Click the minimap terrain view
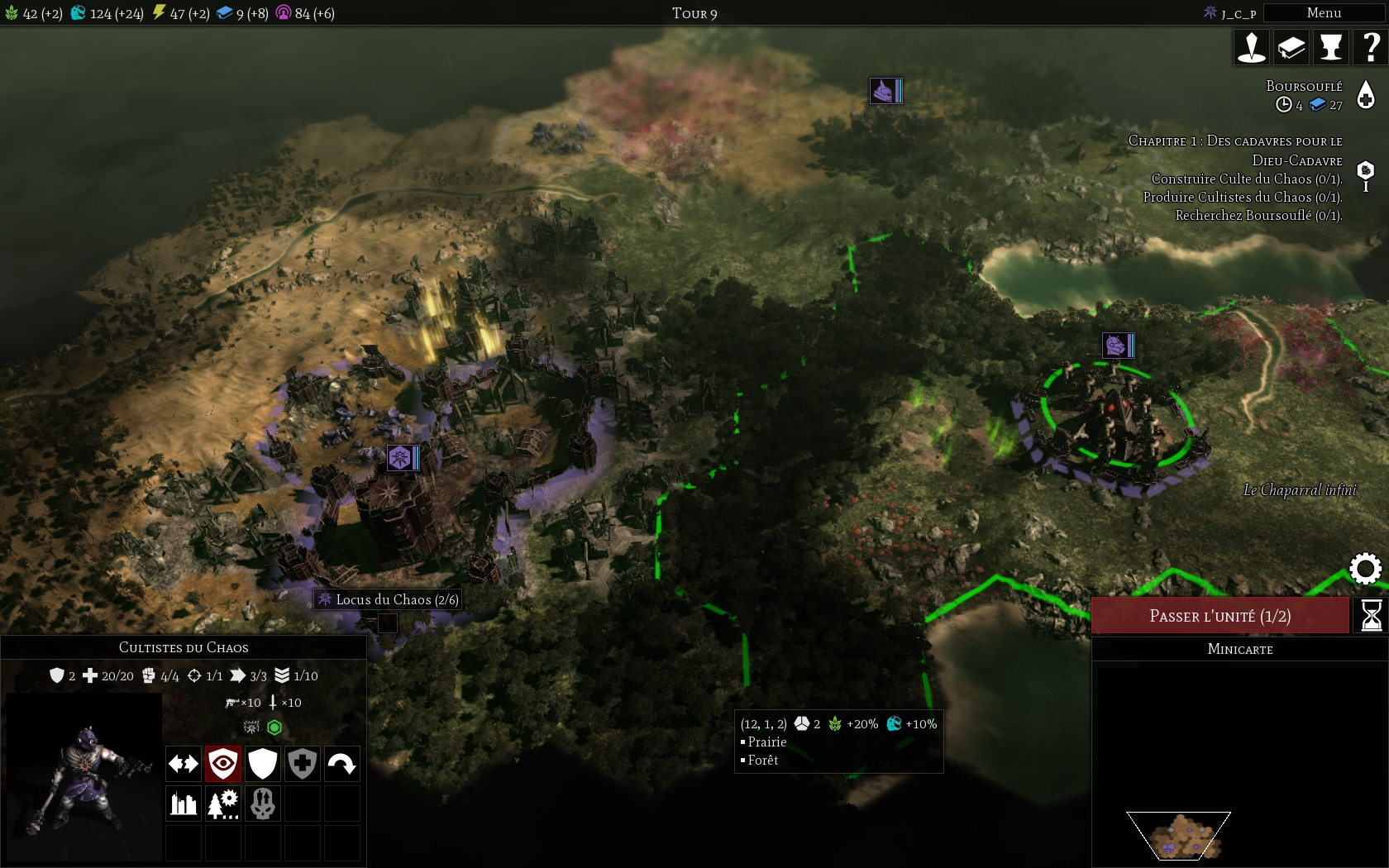Screen dimensions: 1389x868 click(1180, 836)
